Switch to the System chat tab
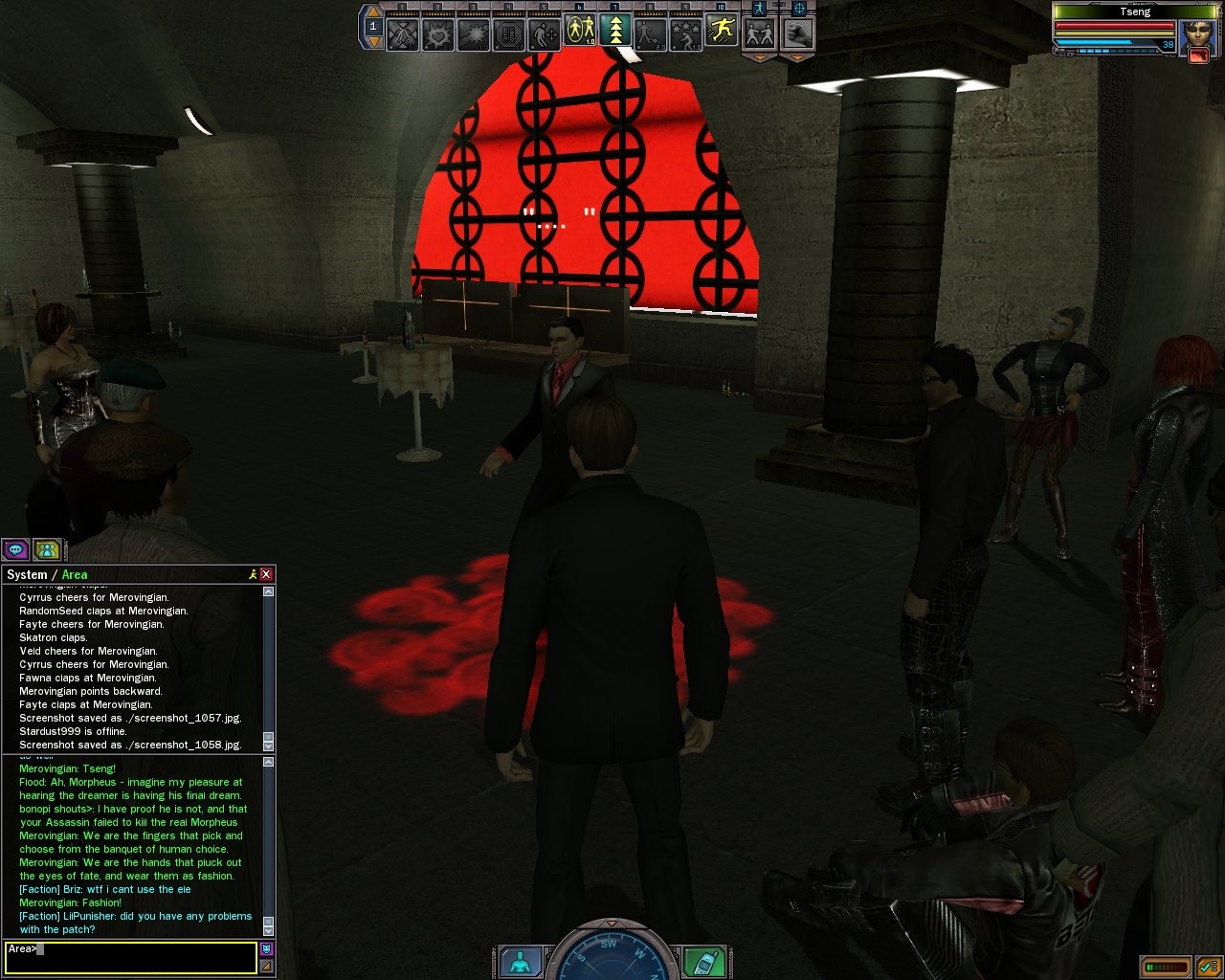 pyautogui.click(x=27, y=575)
